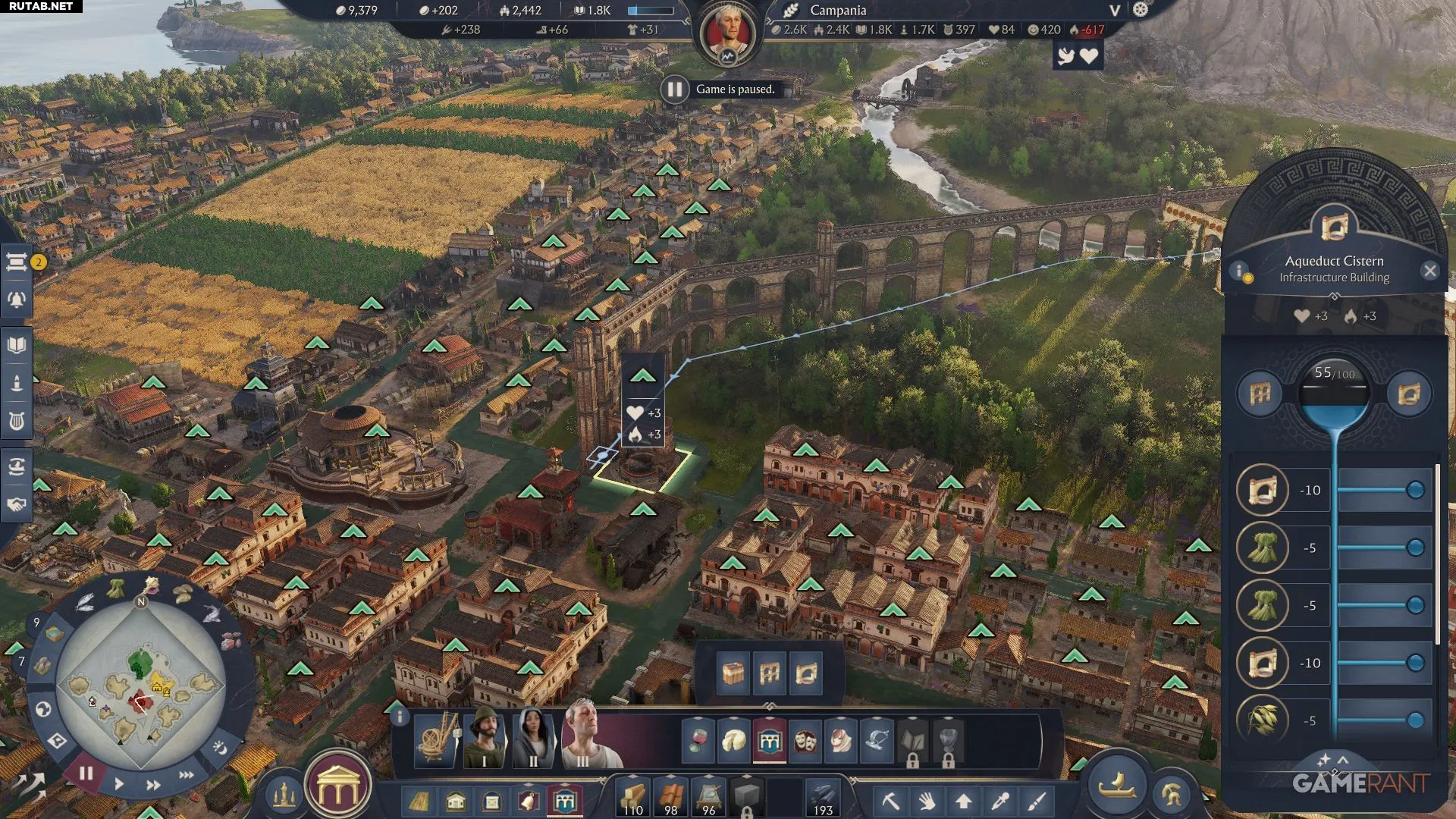Activate the eyedropper copy tool
Viewport: 1456px width, 819px height.
pyautogui.click(x=1000, y=801)
